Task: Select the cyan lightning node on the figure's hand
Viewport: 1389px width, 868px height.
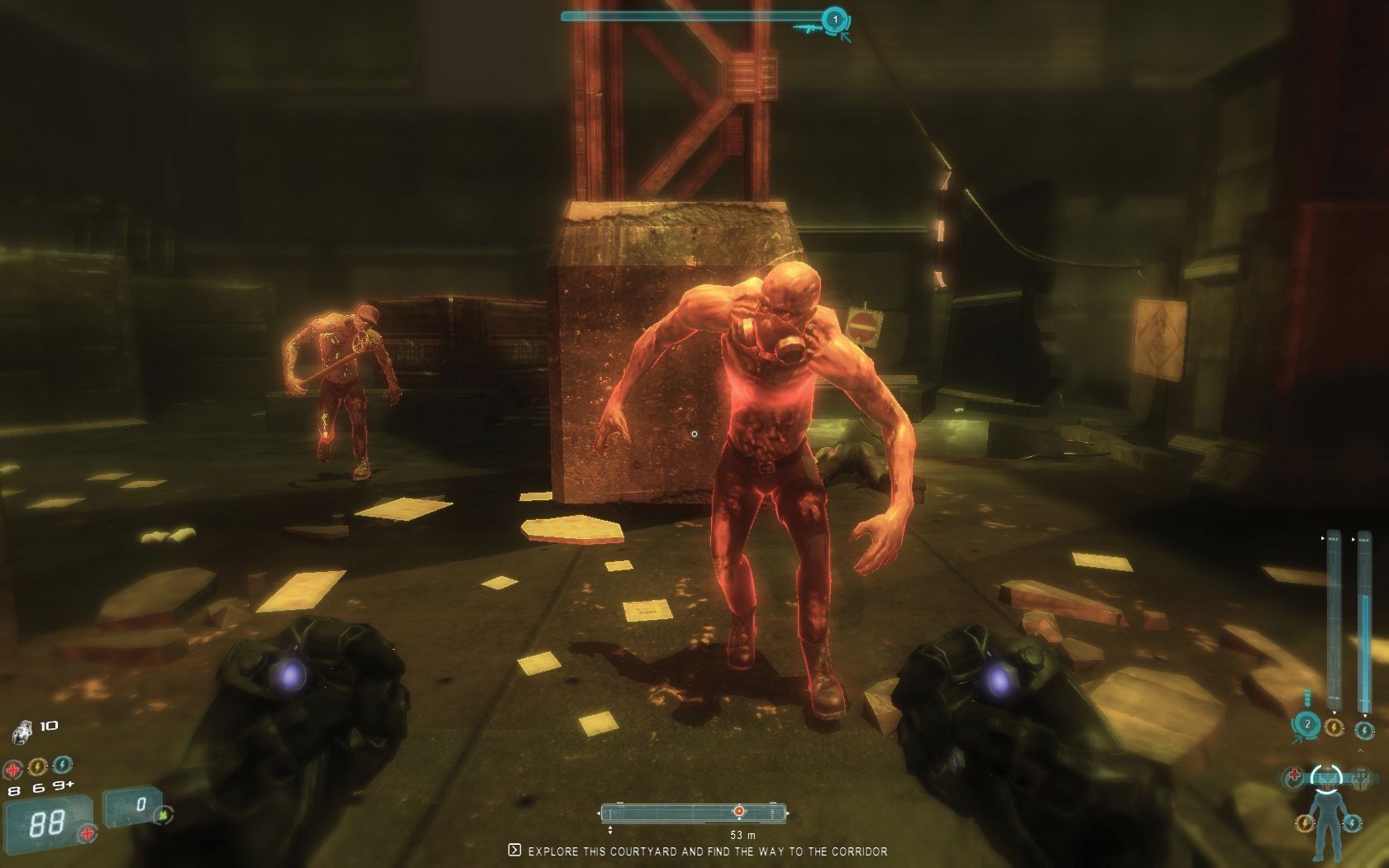Action: pos(1352,823)
